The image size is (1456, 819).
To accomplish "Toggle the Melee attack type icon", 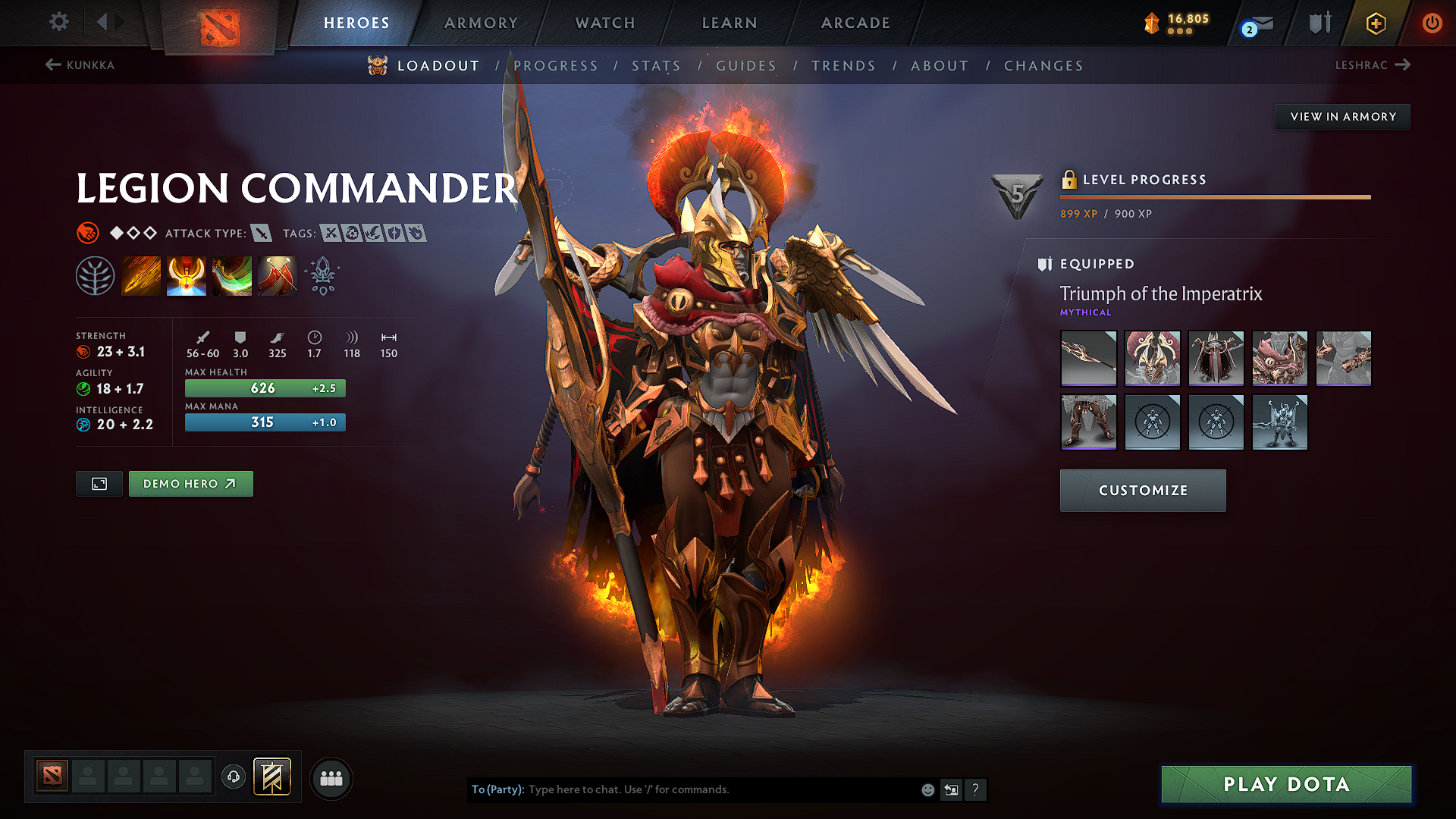I will click(262, 233).
